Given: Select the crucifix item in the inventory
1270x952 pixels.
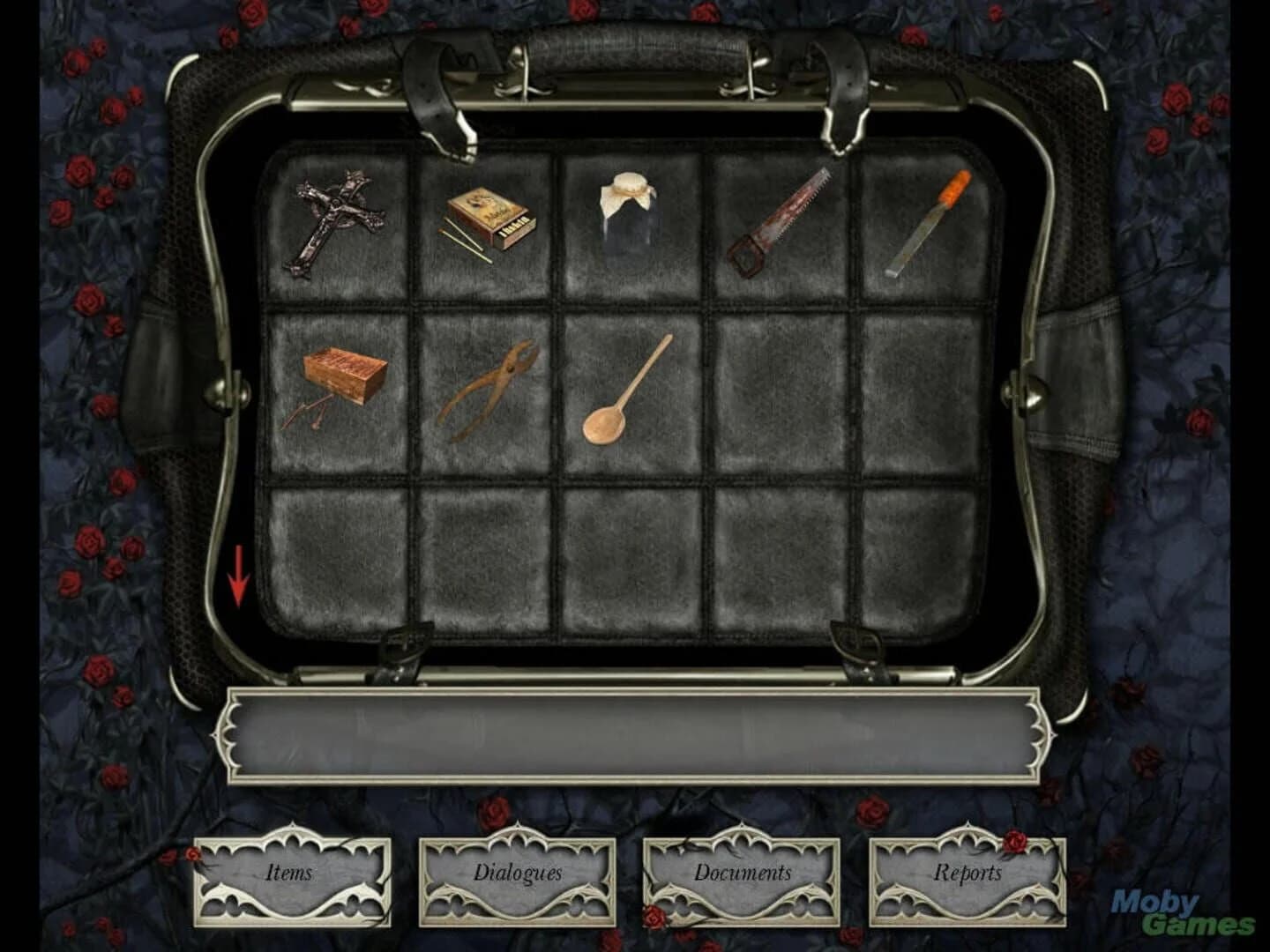Looking at the screenshot, I should point(340,220).
